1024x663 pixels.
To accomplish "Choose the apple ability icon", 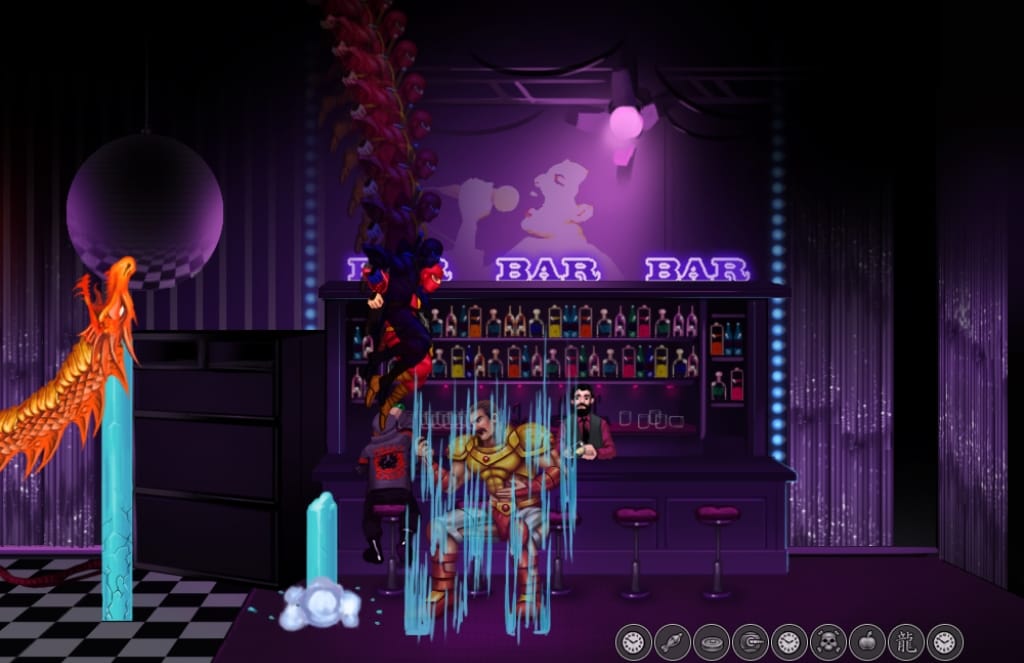I will click(867, 641).
